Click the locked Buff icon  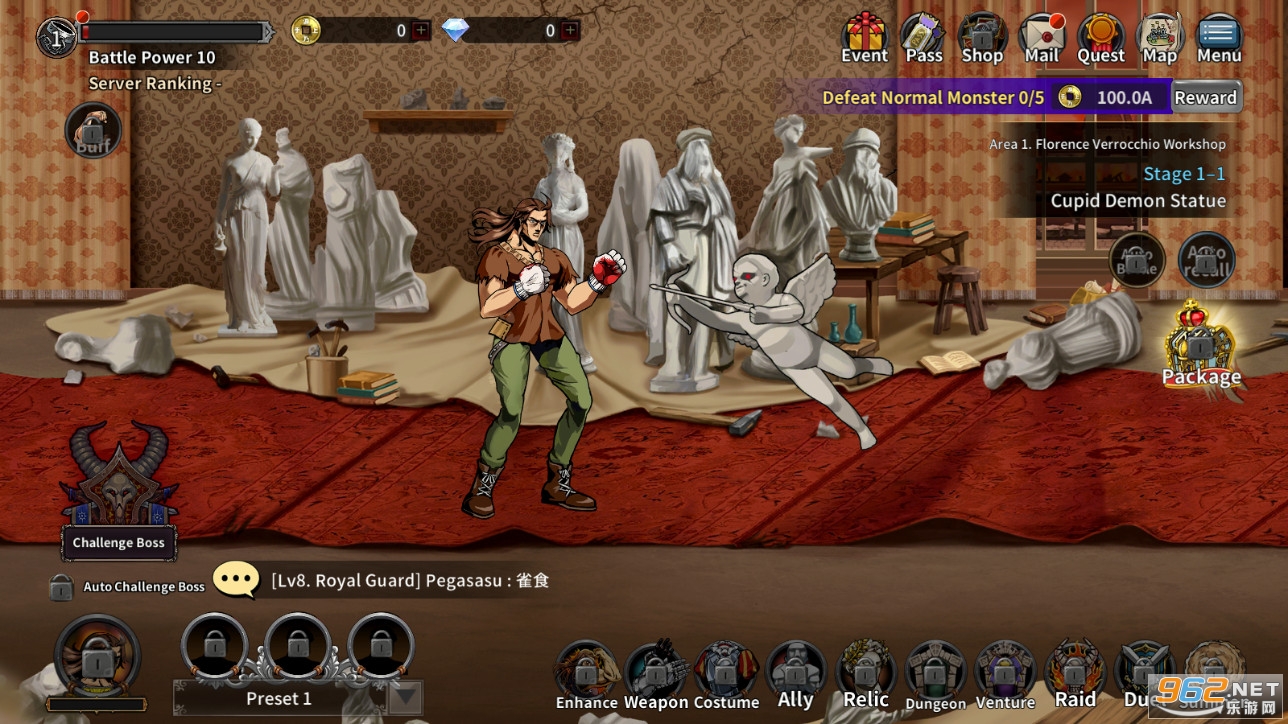(x=93, y=132)
